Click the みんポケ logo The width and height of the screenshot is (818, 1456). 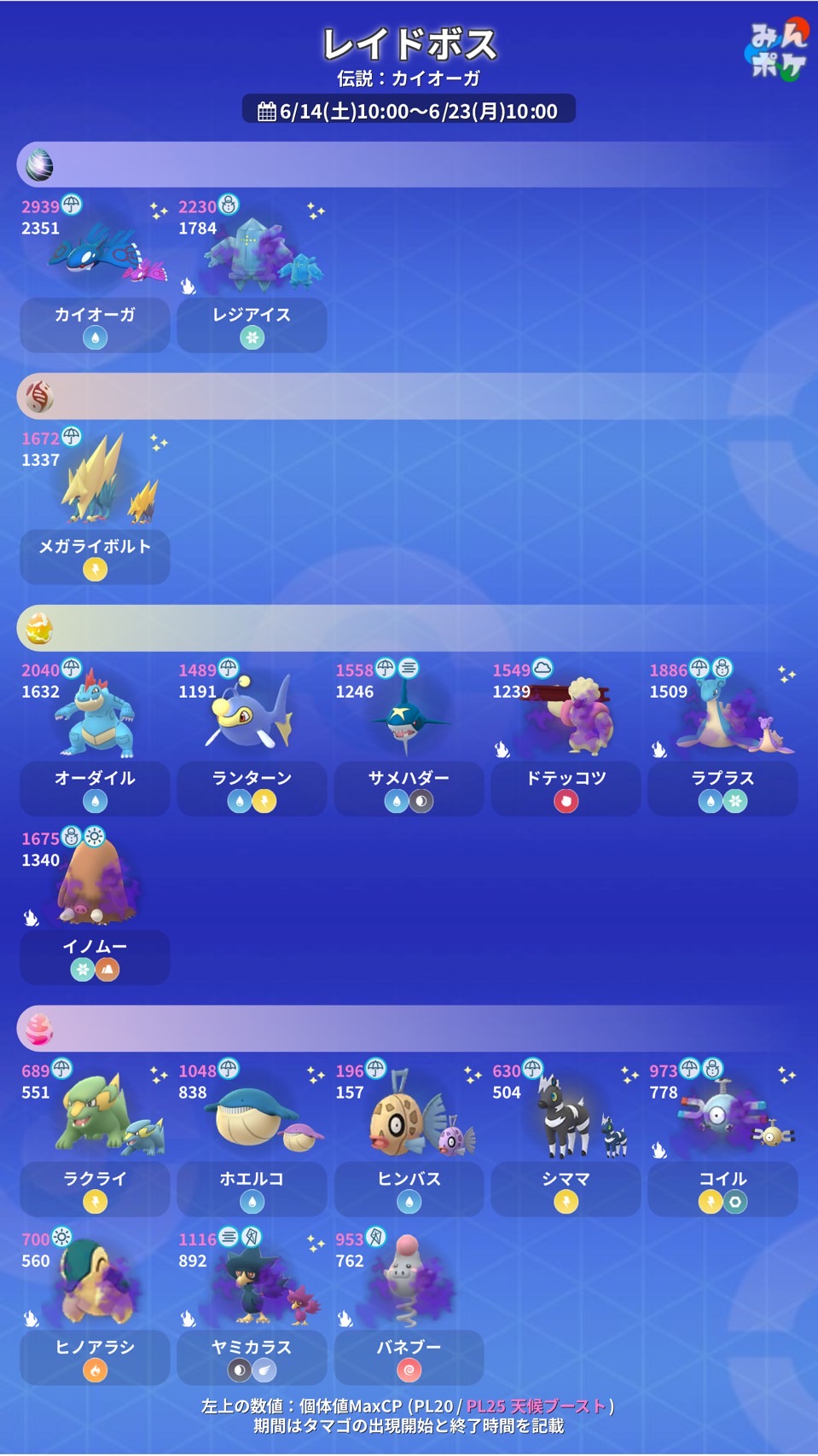pyautogui.click(x=776, y=49)
